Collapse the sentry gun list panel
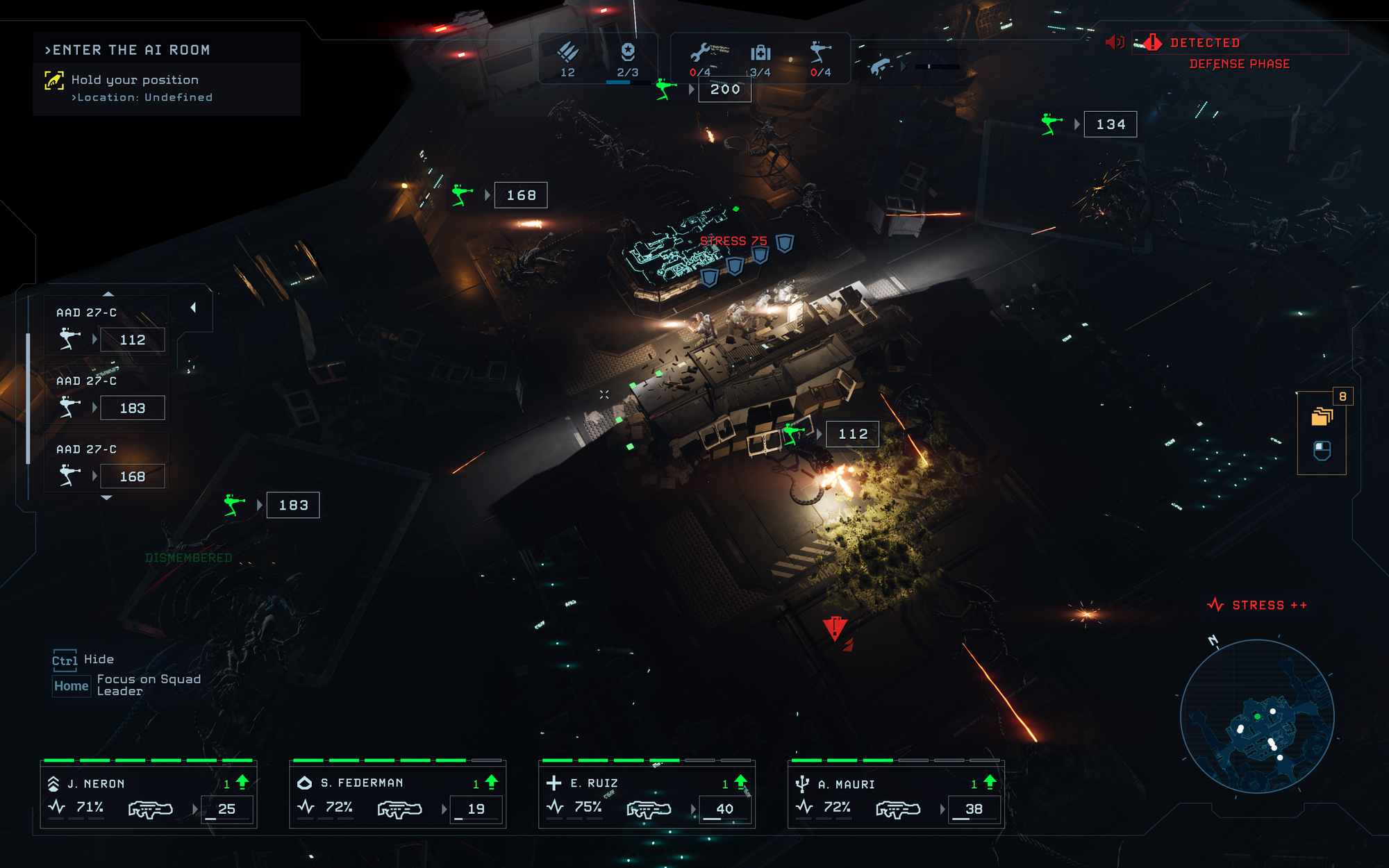Screen dimensions: 1389x868 (193, 307)
